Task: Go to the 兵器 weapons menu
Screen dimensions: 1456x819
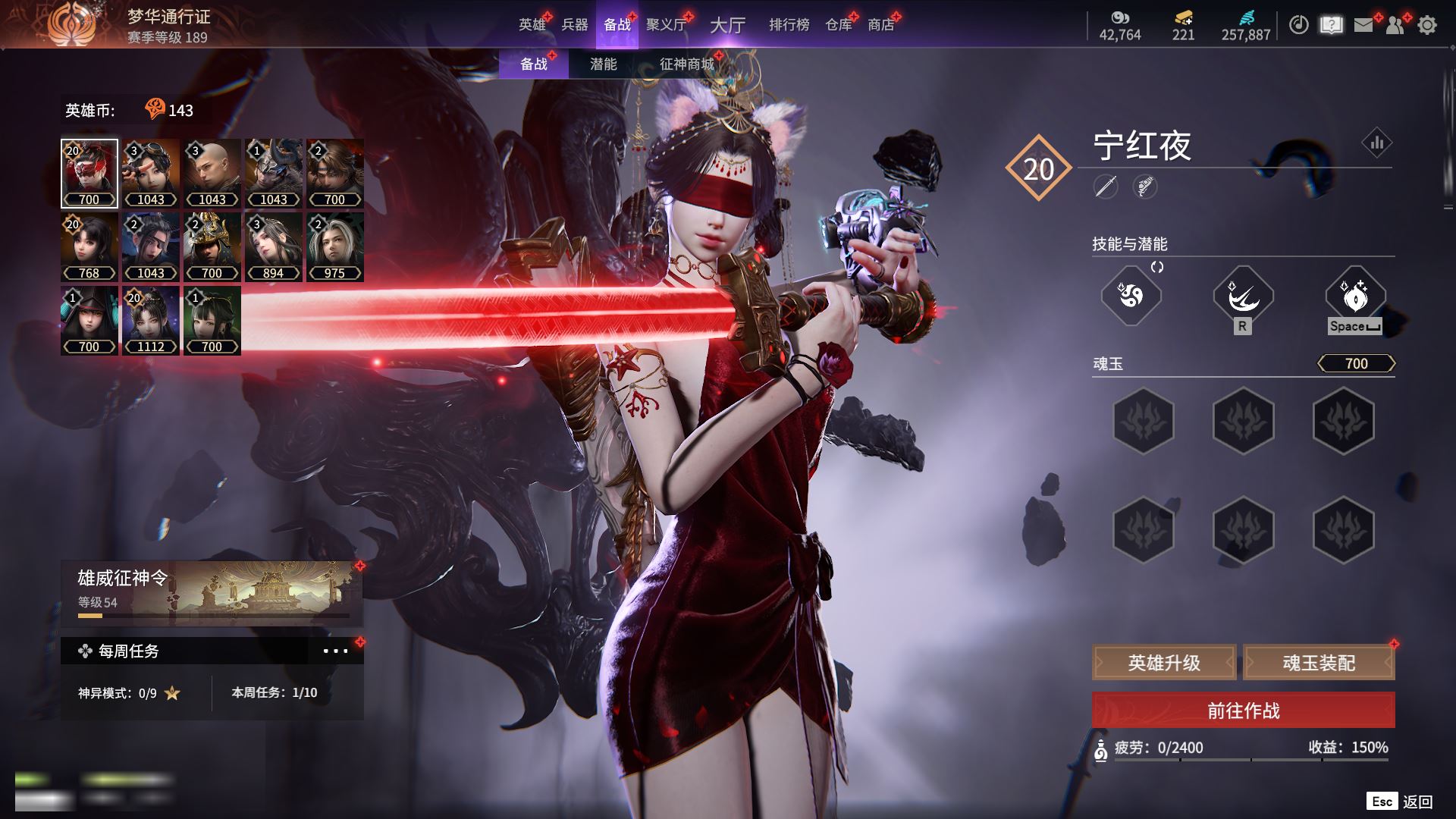Action: pyautogui.click(x=574, y=24)
